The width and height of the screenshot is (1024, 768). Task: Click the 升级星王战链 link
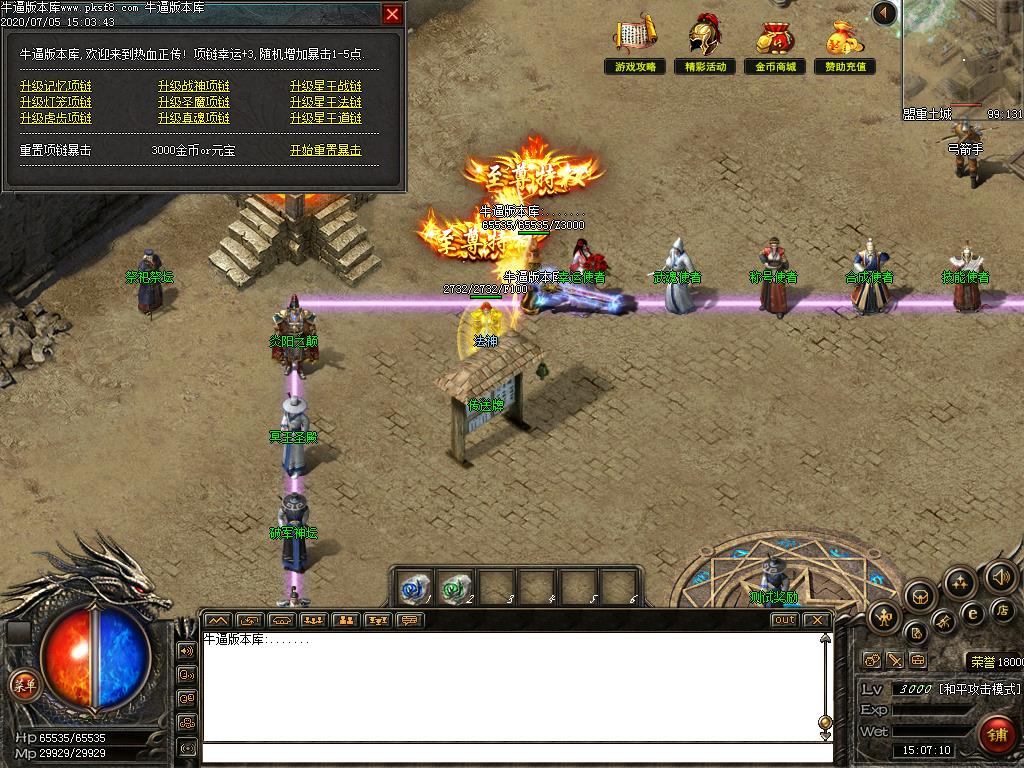(x=326, y=86)
